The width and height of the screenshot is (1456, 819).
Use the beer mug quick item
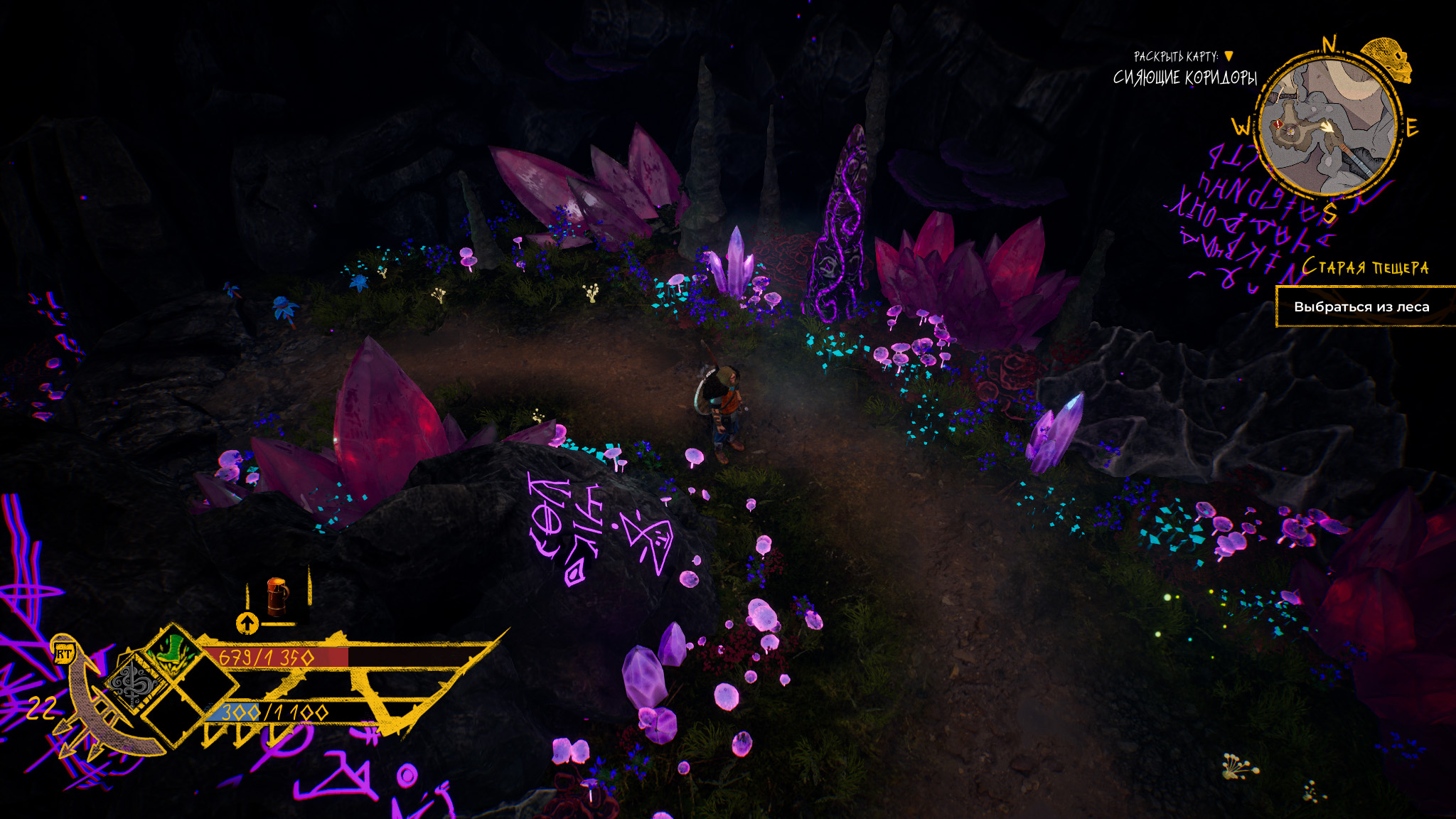click(277, 596)
